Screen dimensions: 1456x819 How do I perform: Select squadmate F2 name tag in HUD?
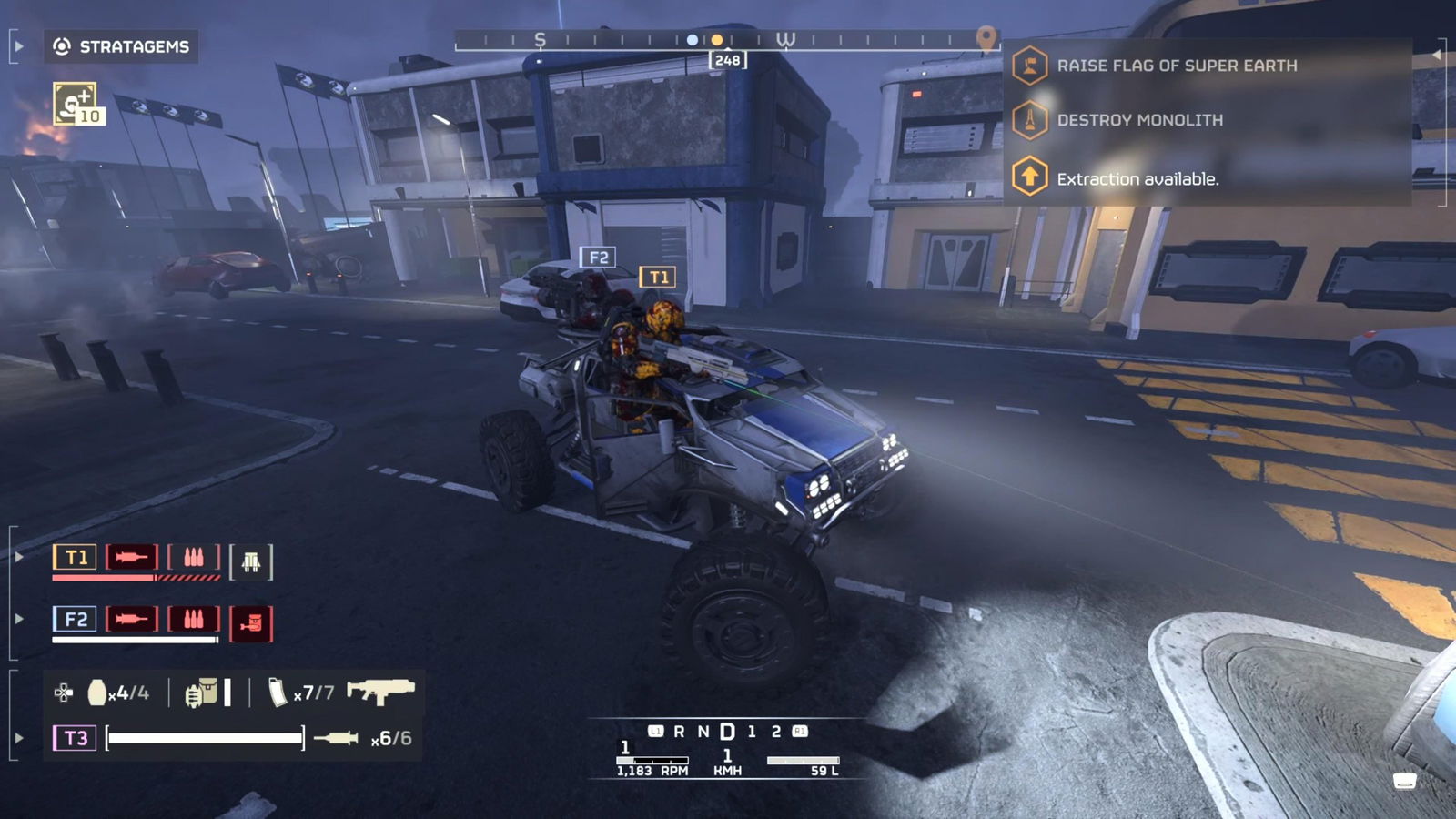click(76, 620)
